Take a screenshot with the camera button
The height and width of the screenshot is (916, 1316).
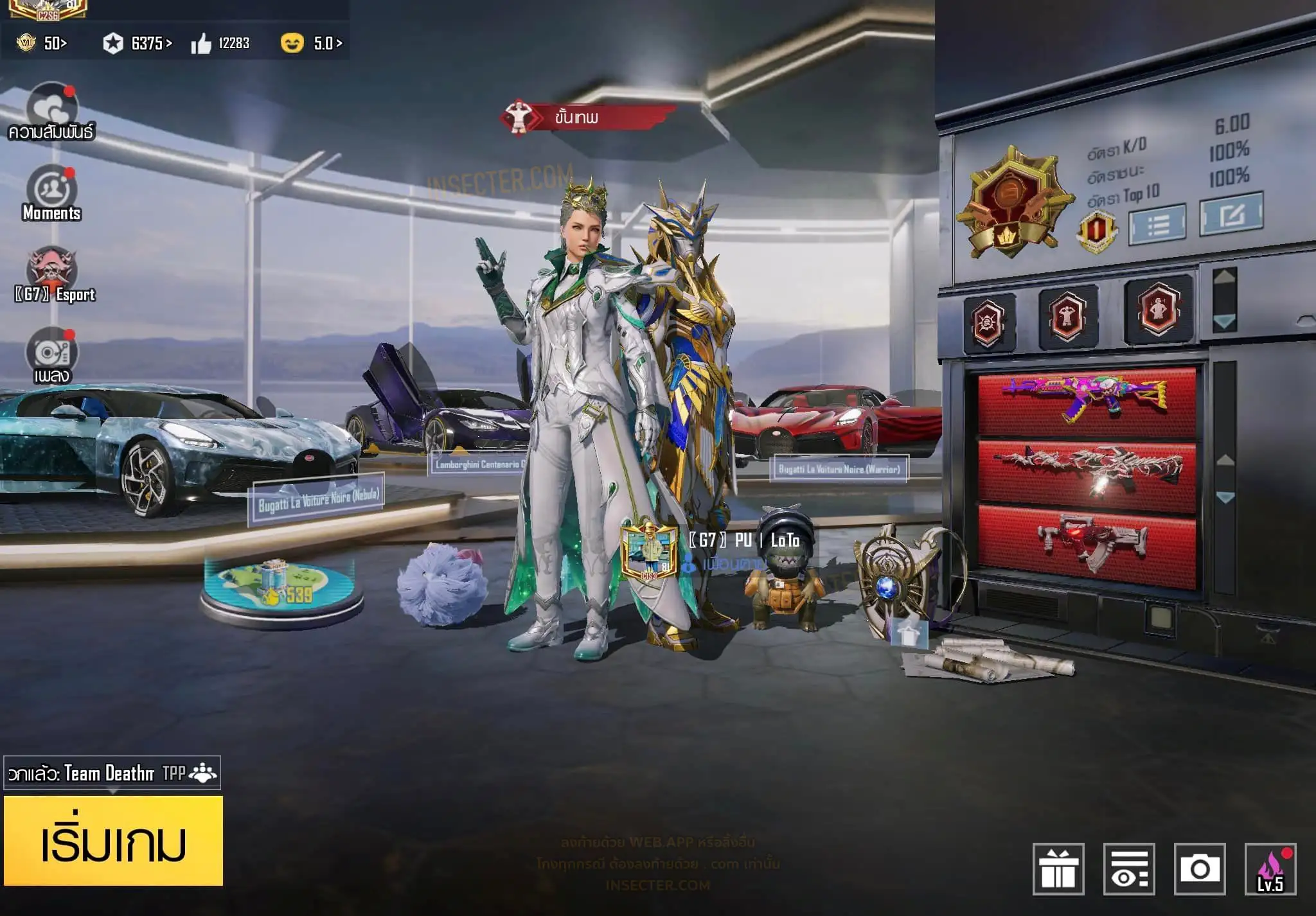[1200, 869]
